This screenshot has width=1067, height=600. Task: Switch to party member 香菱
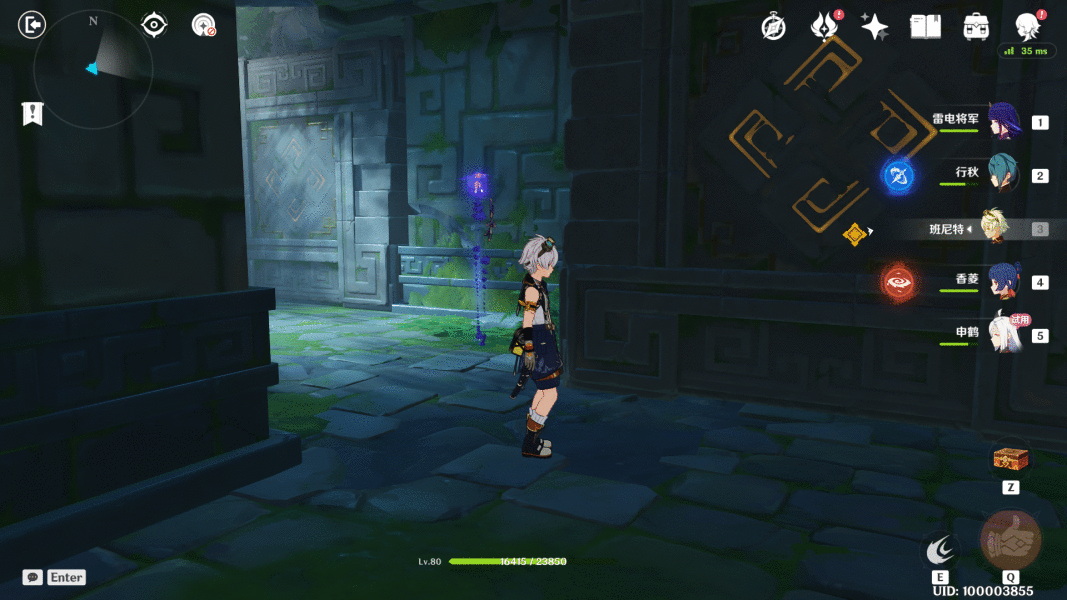1002,282
